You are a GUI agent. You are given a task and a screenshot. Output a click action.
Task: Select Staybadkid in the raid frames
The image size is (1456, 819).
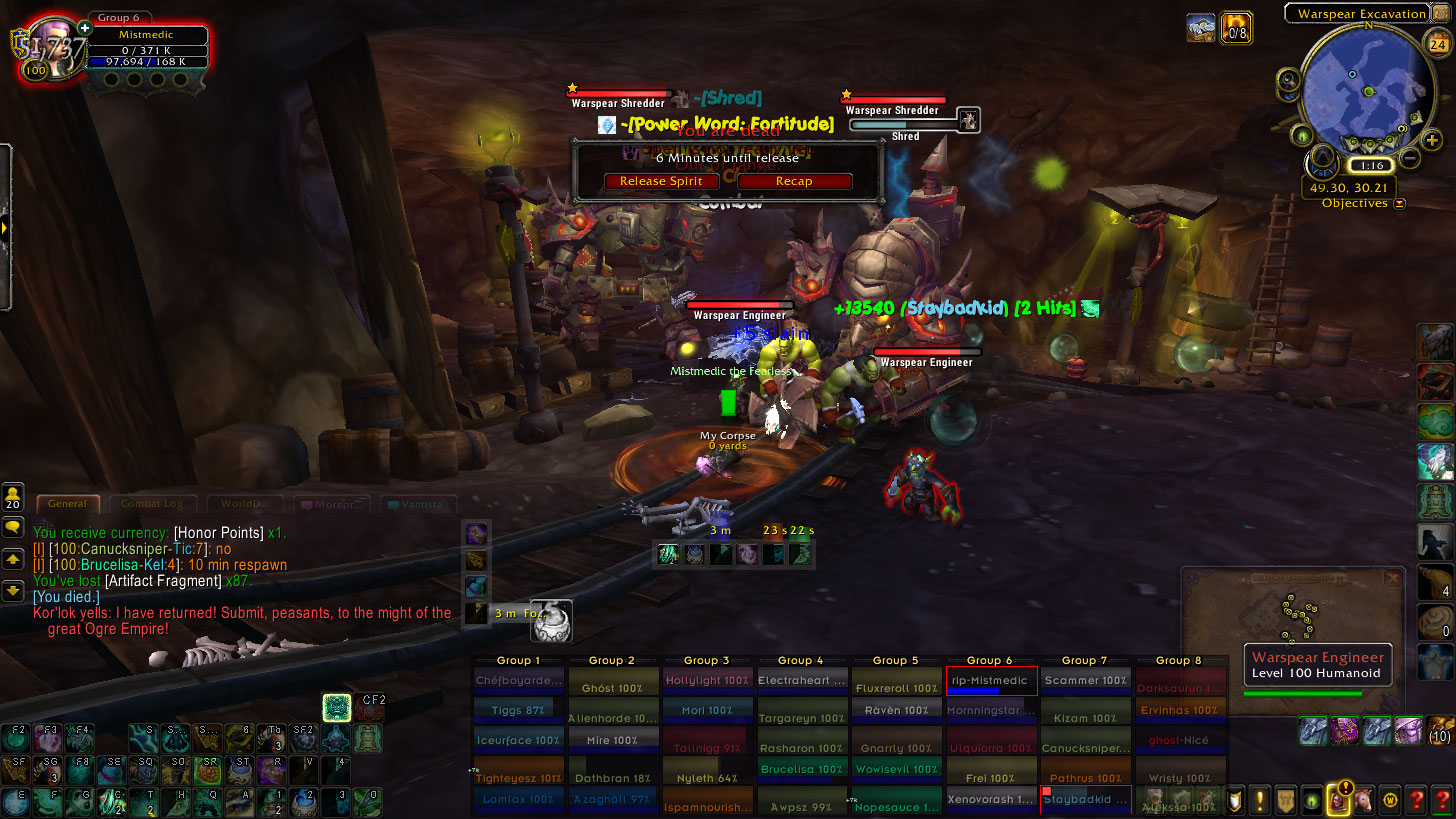pos(1086,801)
